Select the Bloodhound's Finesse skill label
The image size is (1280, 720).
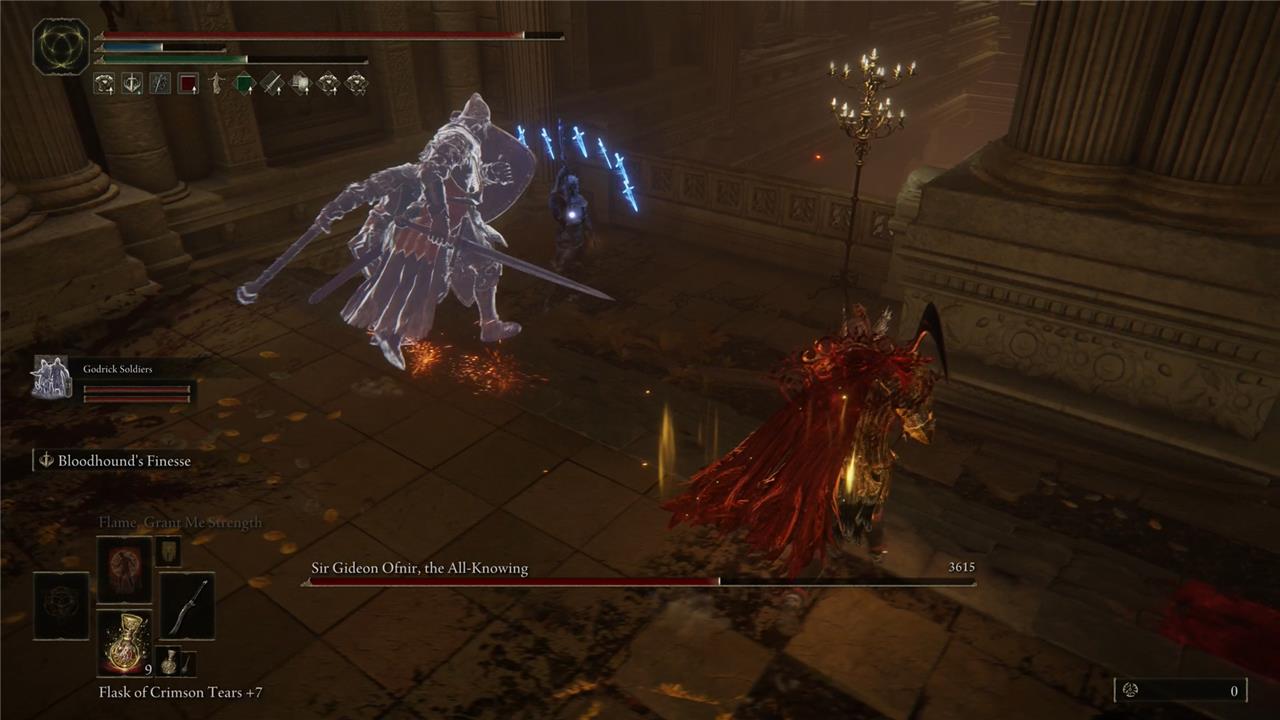(123, 461)
